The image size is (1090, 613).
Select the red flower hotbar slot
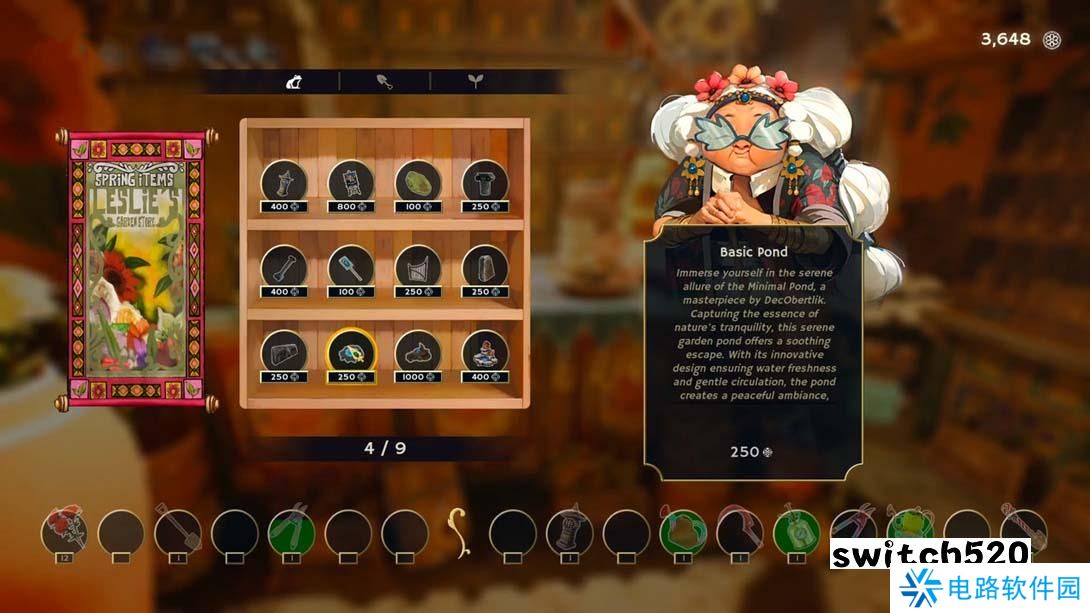click(x=65, y=531)
